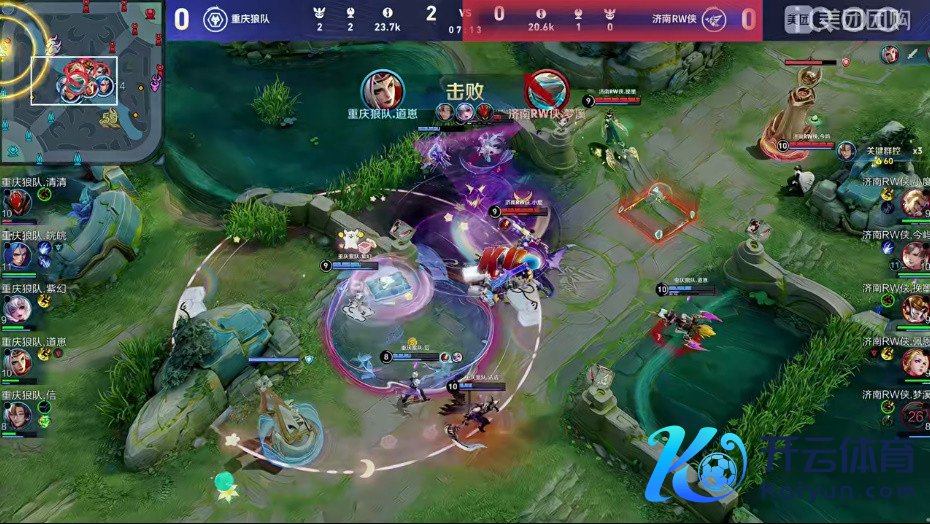This screenshot has height=524, width=930.
Task: Select player 重庆狼队.皖皖 hero portrait
Action: pyautogui.click(x=18, y=257)
